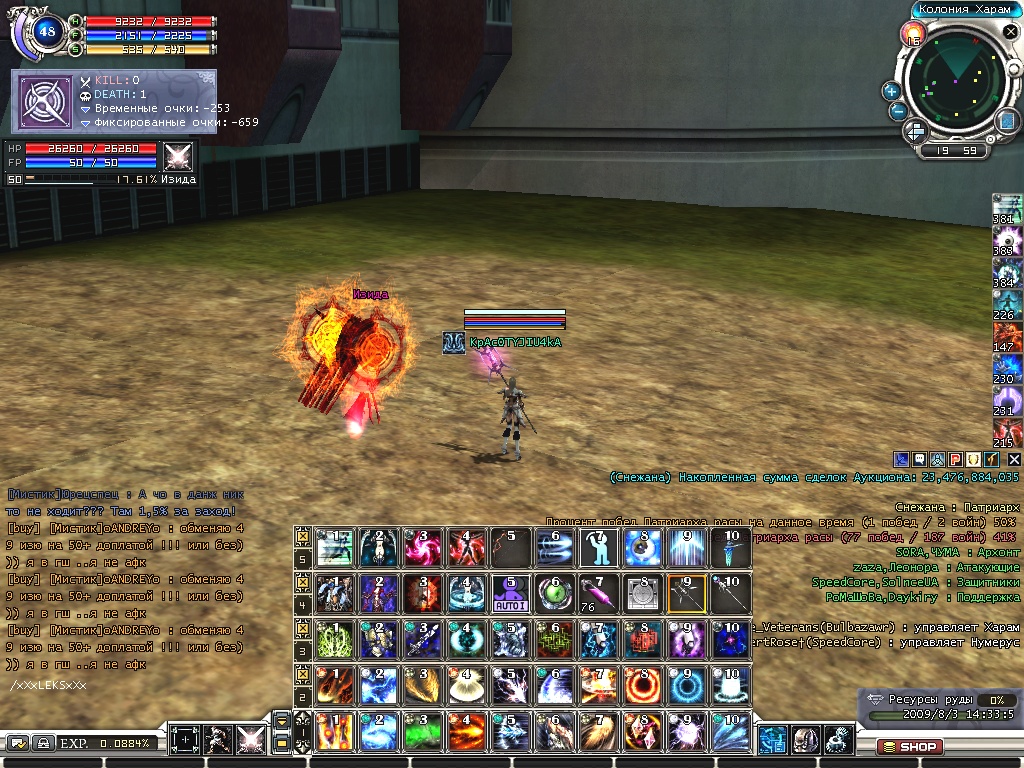Select the orange-highlighted staff slot
The height and width of the screenshot is (768, 1024).
(687, 593)
